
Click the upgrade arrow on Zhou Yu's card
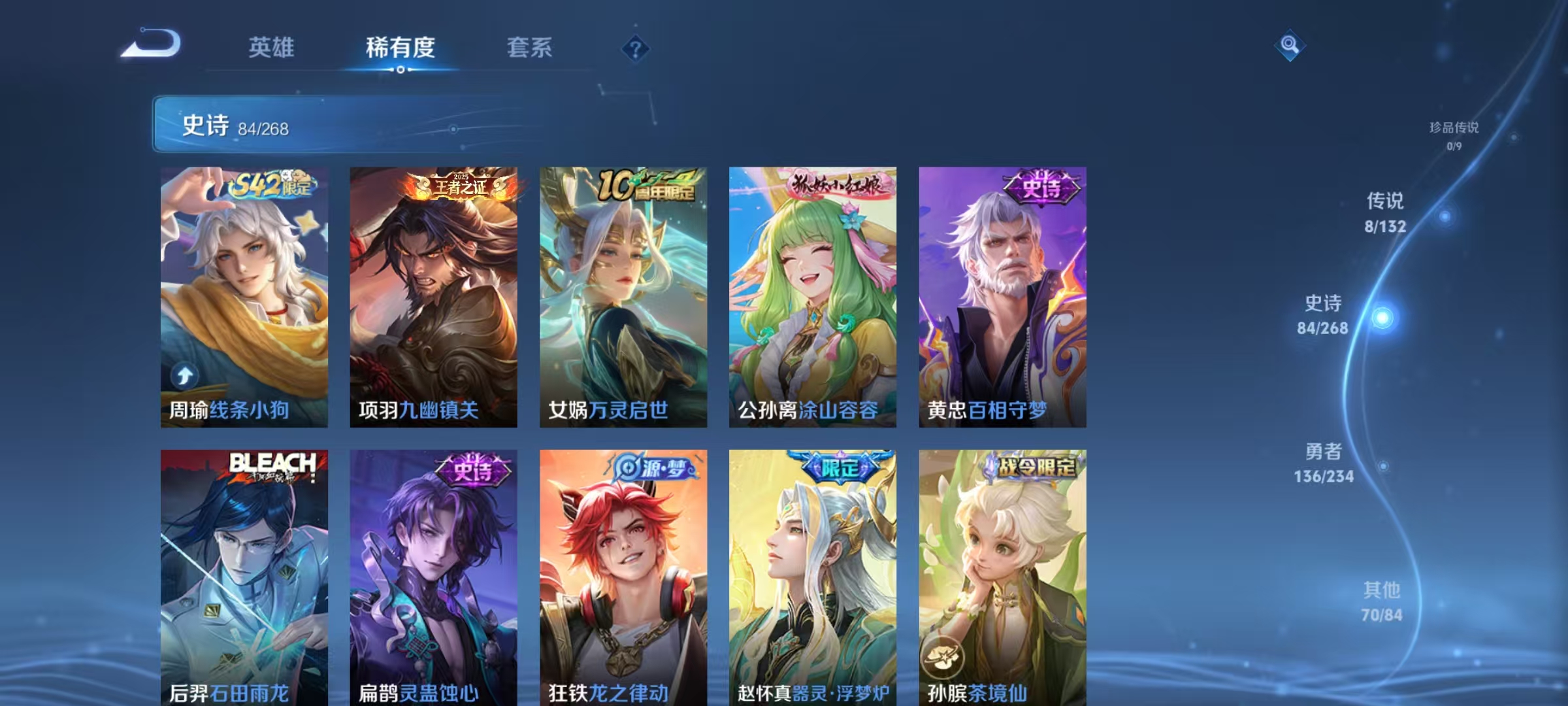tap(186, 374)
